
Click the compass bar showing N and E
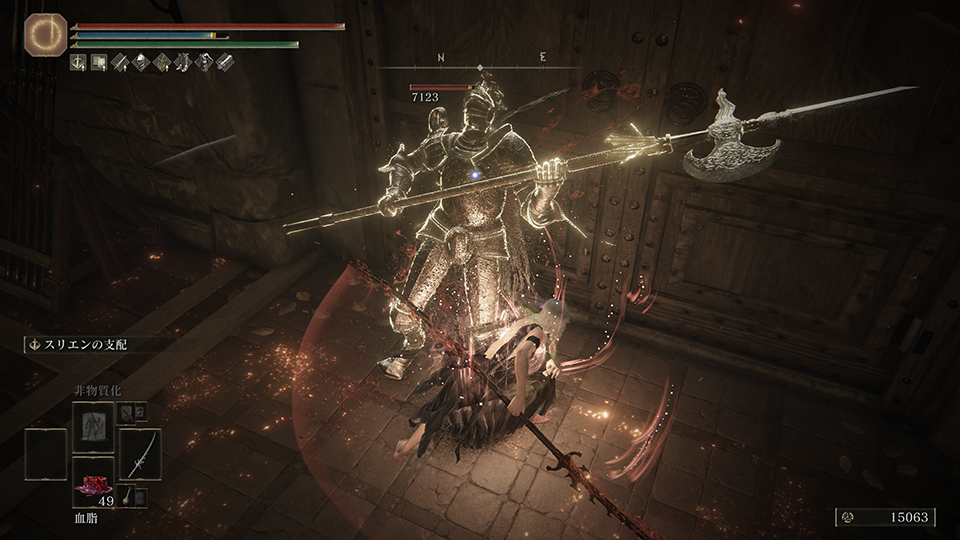(x=481, y=59)
